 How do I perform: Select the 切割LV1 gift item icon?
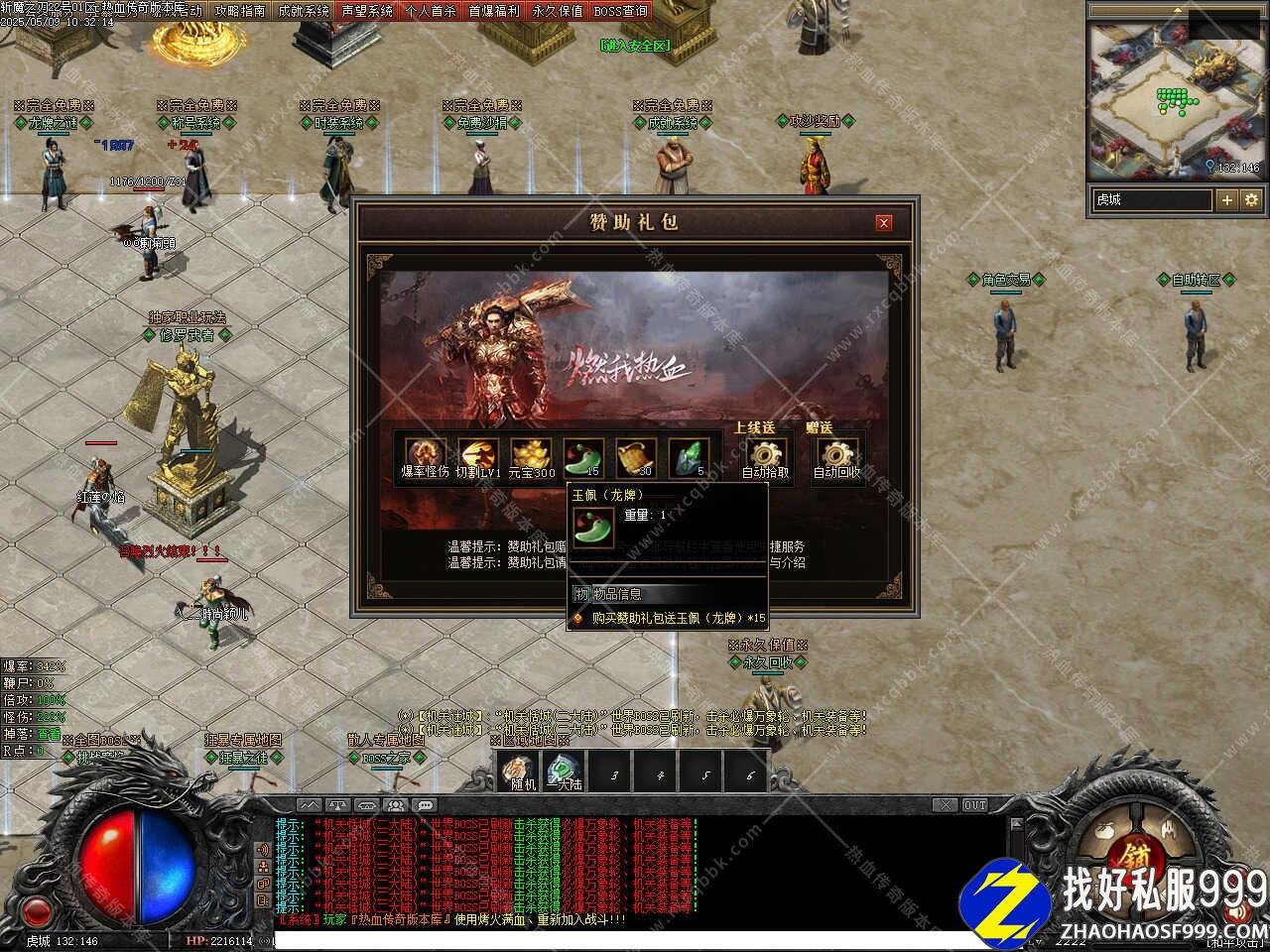(x=477, y=455)
